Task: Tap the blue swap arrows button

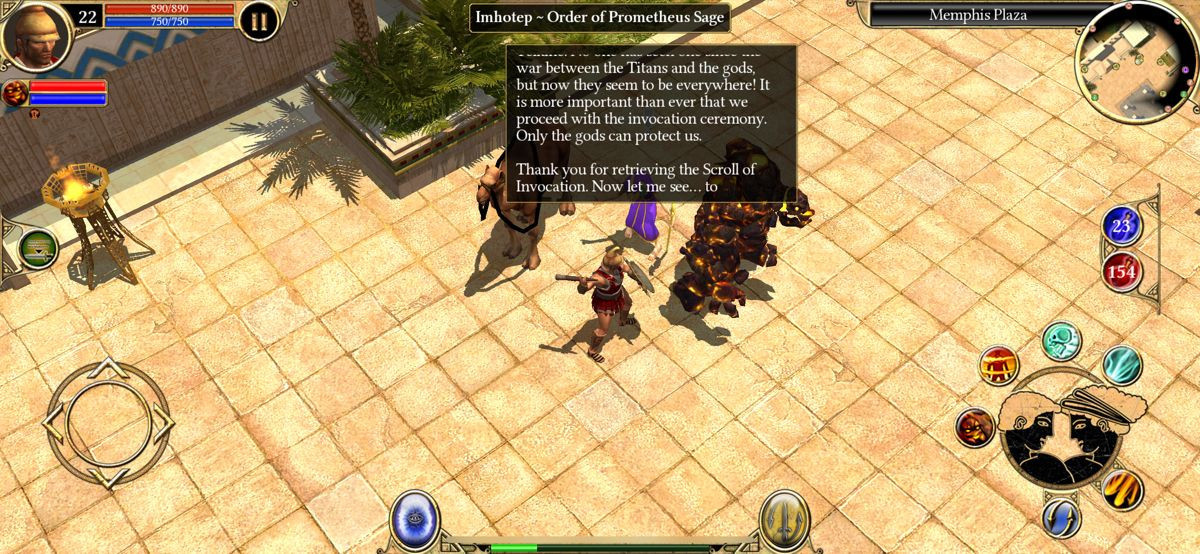Action: coord(1061,518)
